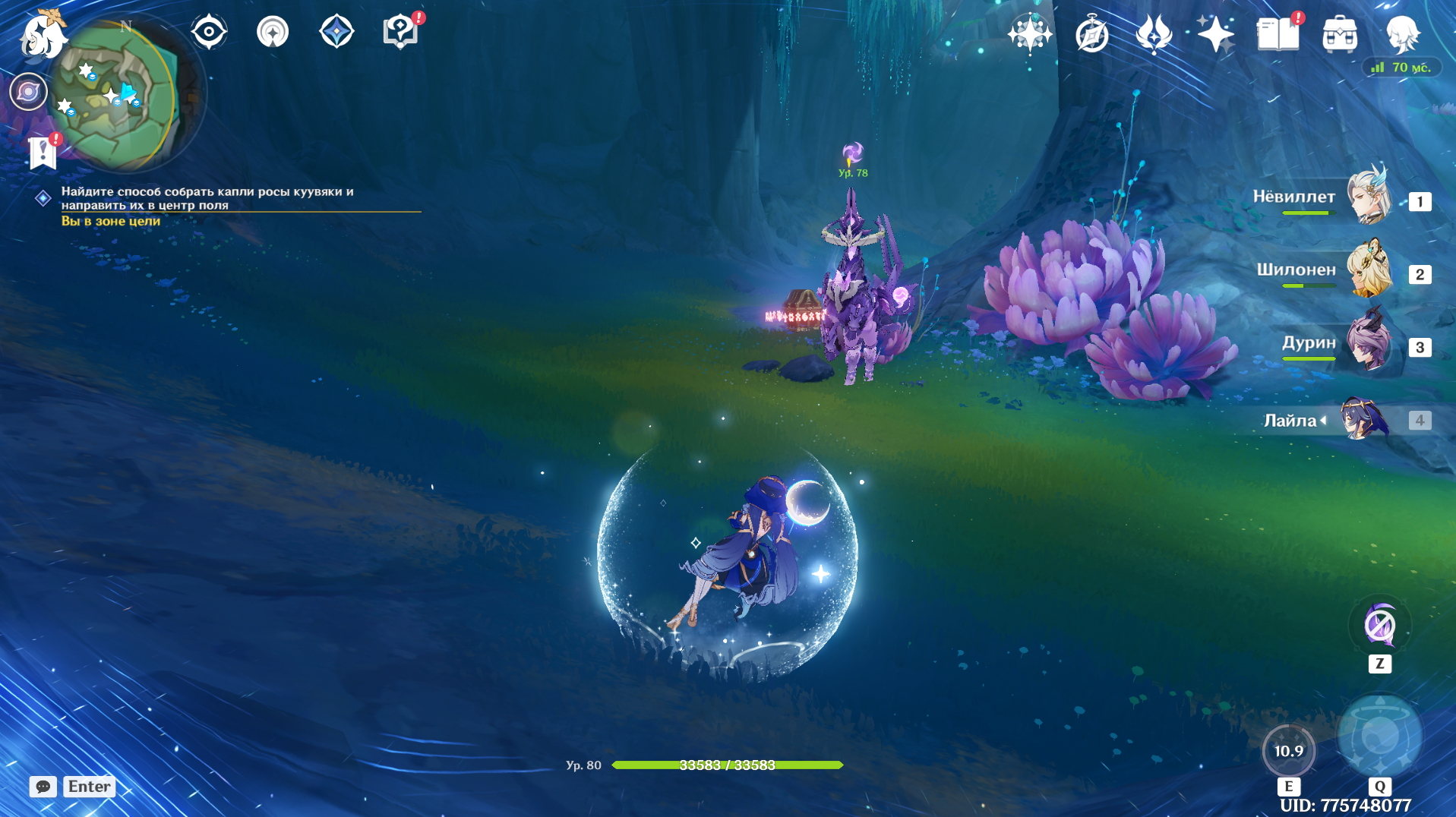
Task: Activate the elemental burst orb icon
Action: pyautogui.click(x=1379, y=735)
